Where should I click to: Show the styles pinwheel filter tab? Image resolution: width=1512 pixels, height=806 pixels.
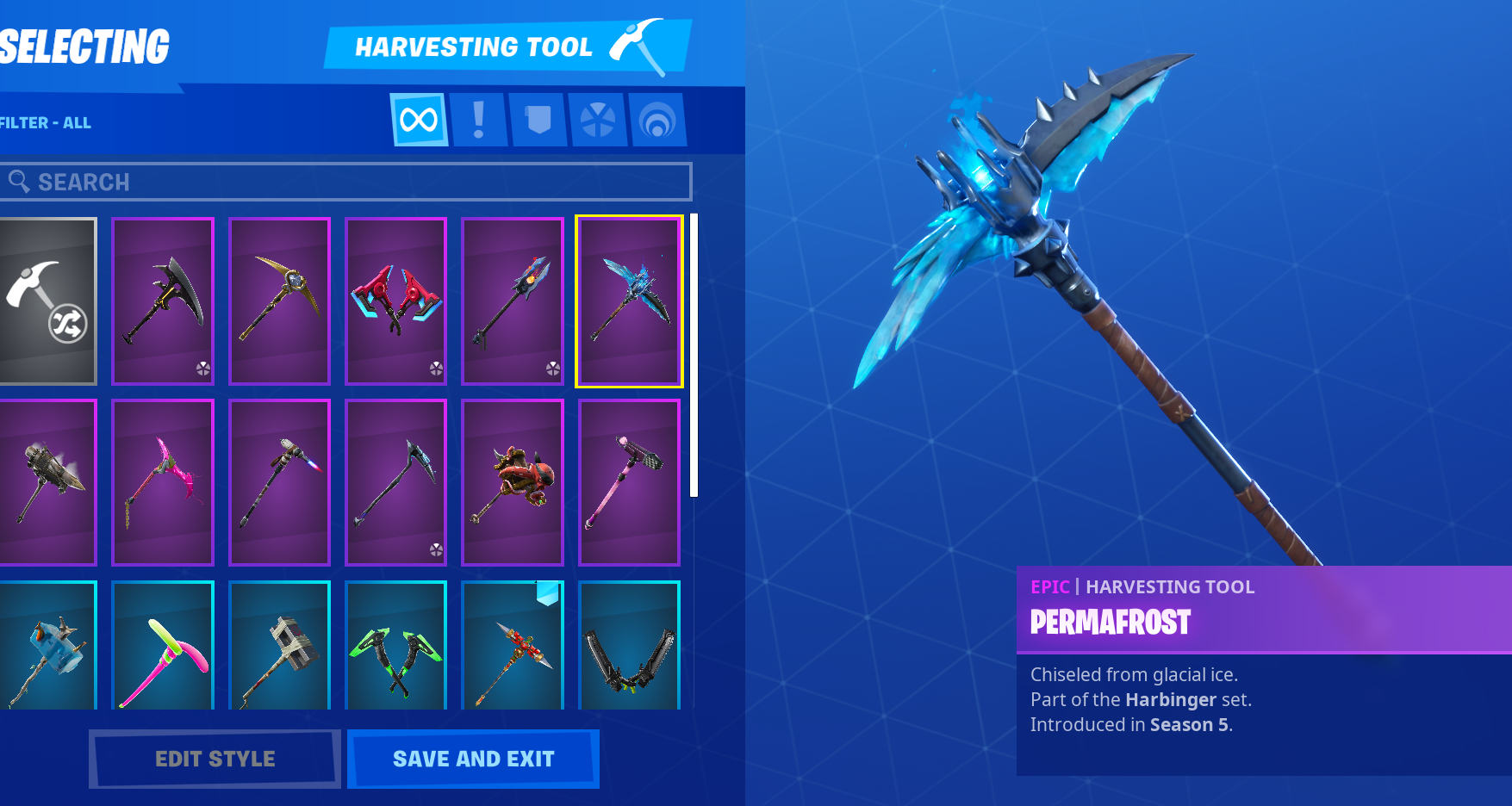click(x=598, y=120)
